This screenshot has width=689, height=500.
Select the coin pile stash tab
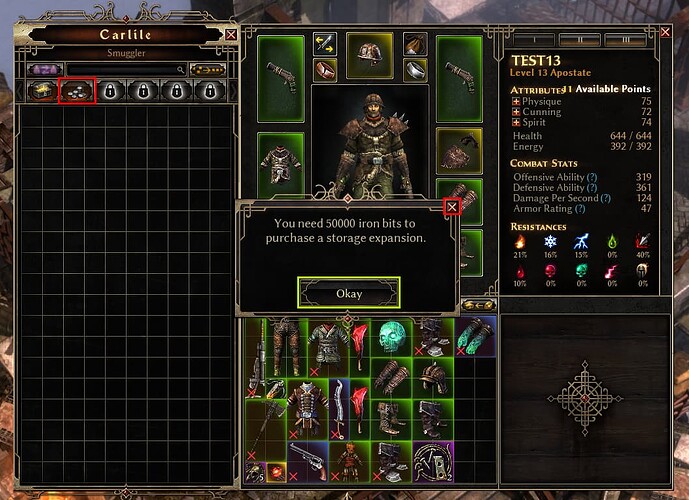click(x=76, y=90)
